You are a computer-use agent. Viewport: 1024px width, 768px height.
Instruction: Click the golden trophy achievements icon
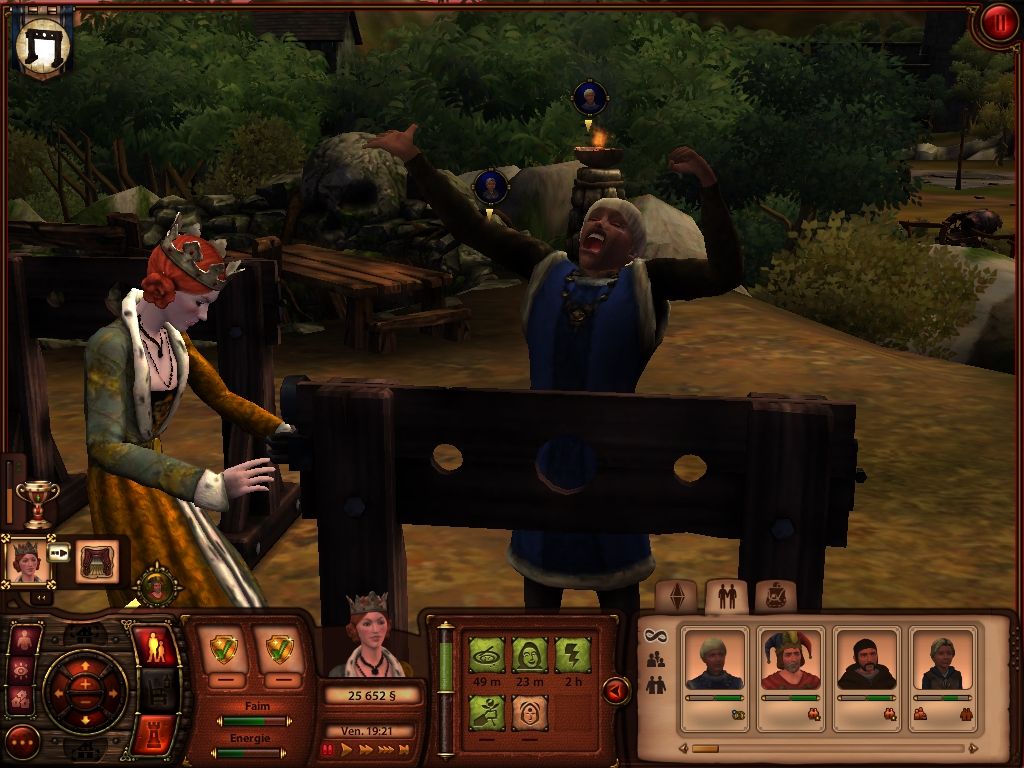[x=38, y=503]
